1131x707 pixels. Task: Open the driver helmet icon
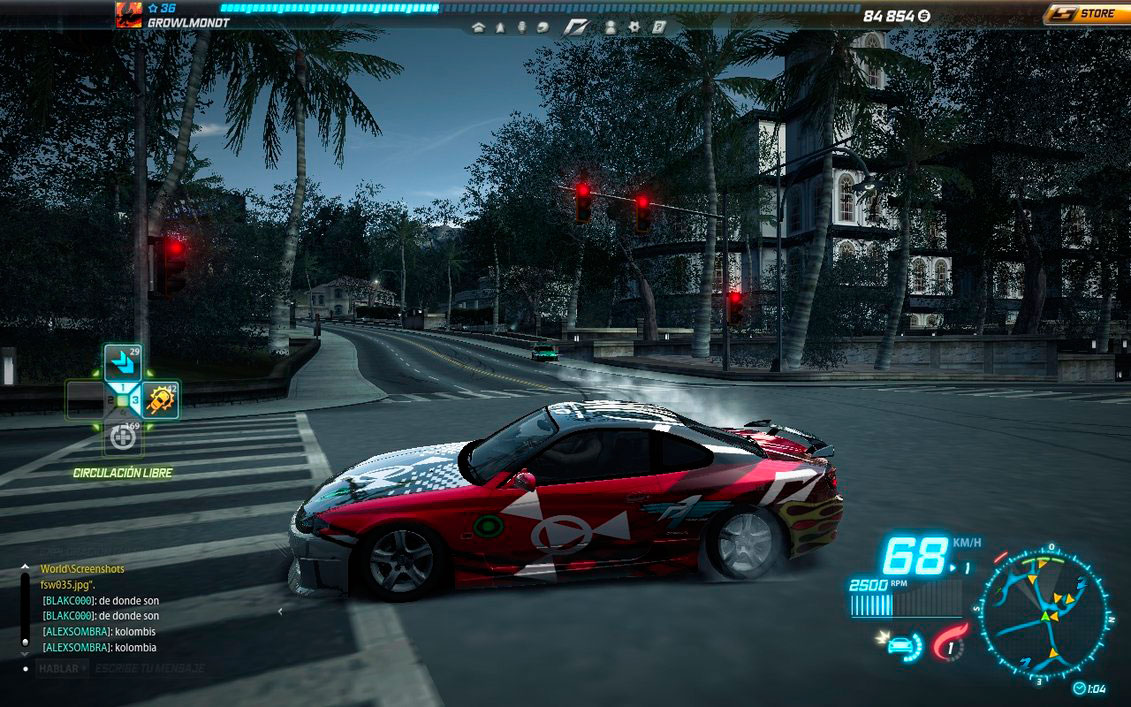pyautogui.click(x=542, y=27)
